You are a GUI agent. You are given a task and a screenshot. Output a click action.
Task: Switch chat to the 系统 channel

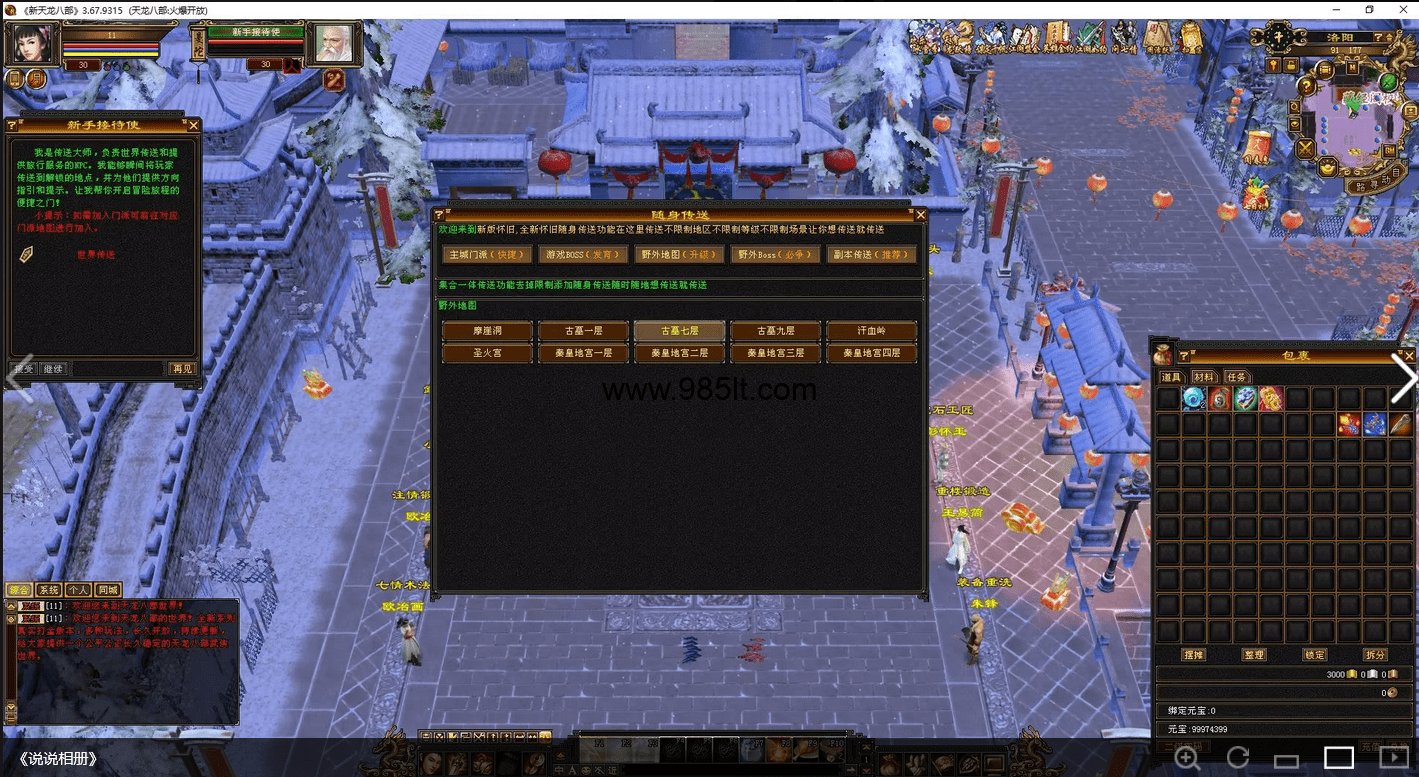tap(49, 590)
